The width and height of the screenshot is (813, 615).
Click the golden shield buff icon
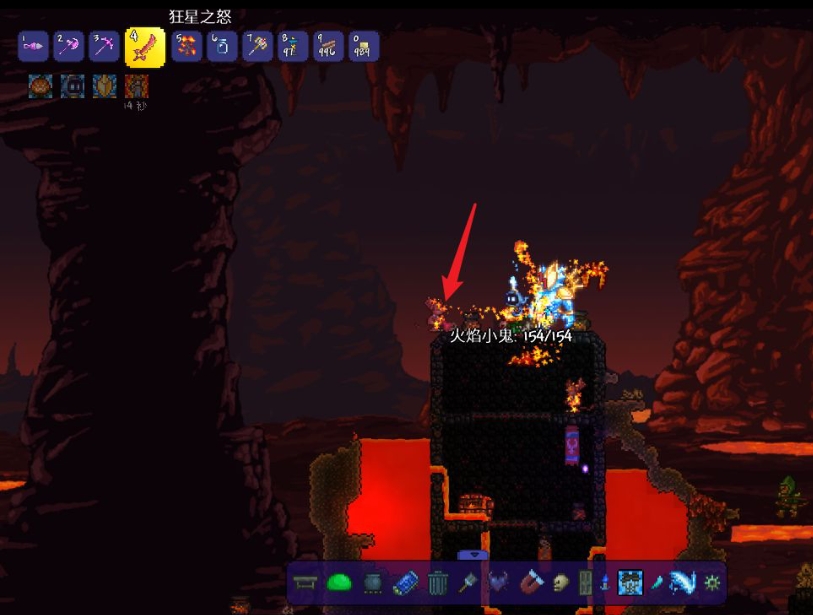tap(104, 86)
